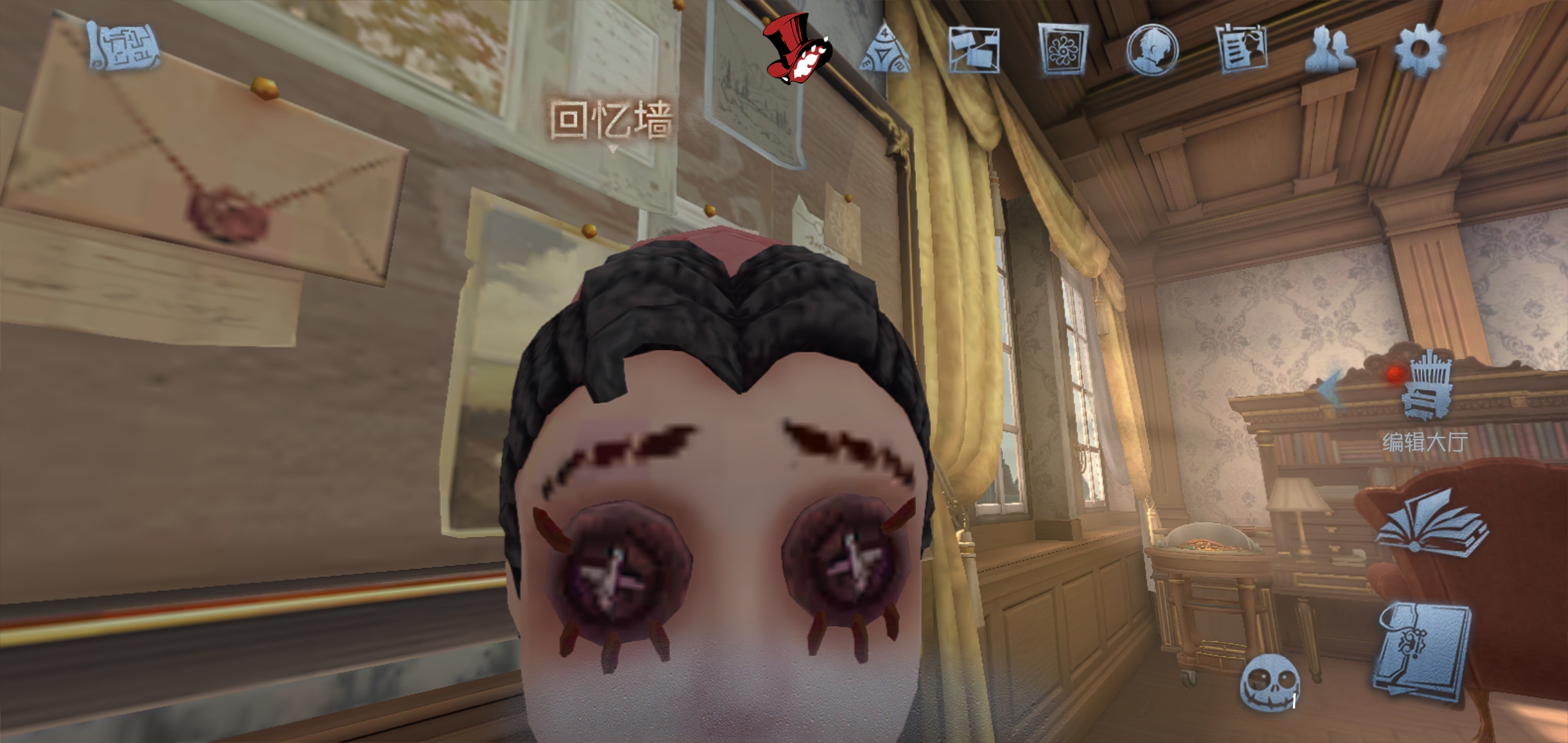Open the character profile portrait icon
Screen dimensions: 1568x743
1152,50
